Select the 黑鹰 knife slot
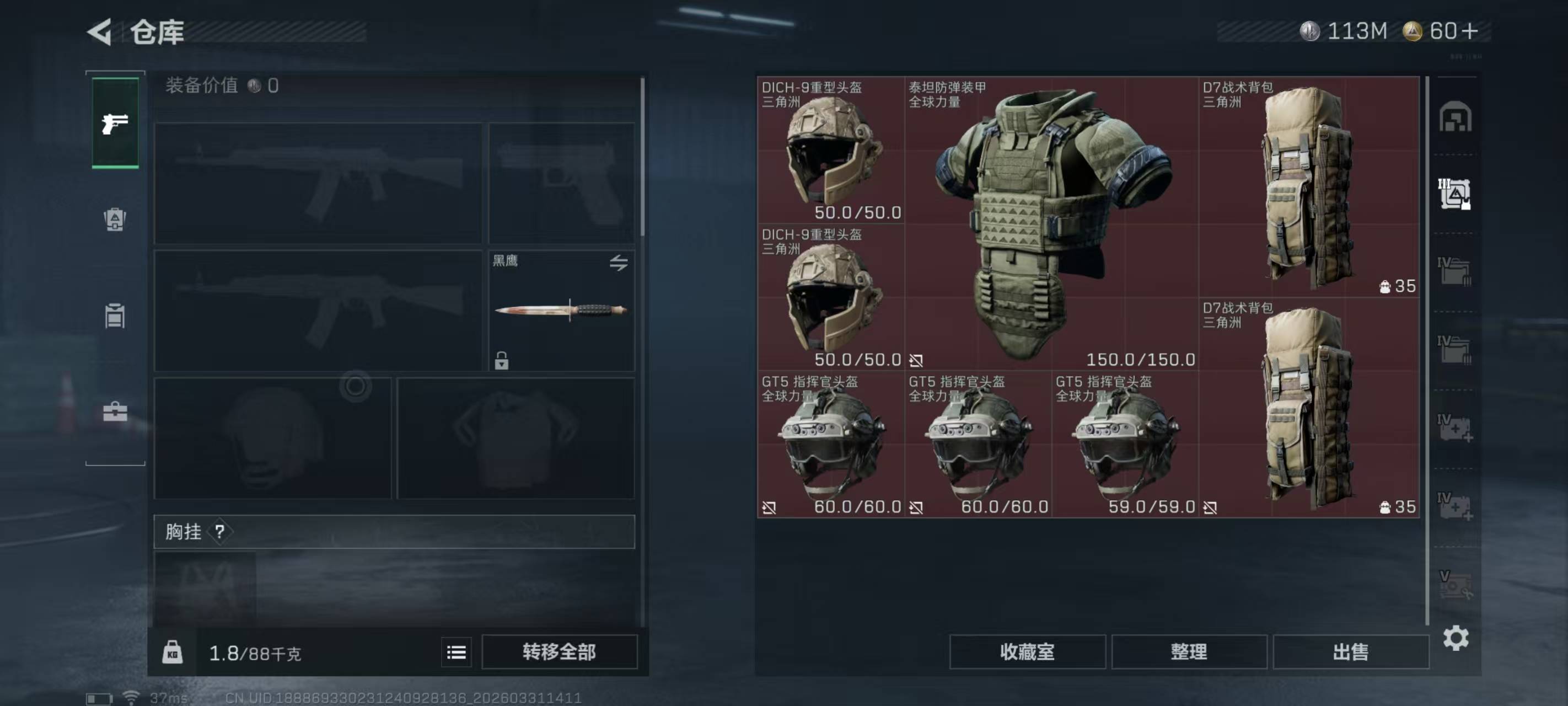The width and height of the screenshot is (1568, 706). click(x=561, y=310)
